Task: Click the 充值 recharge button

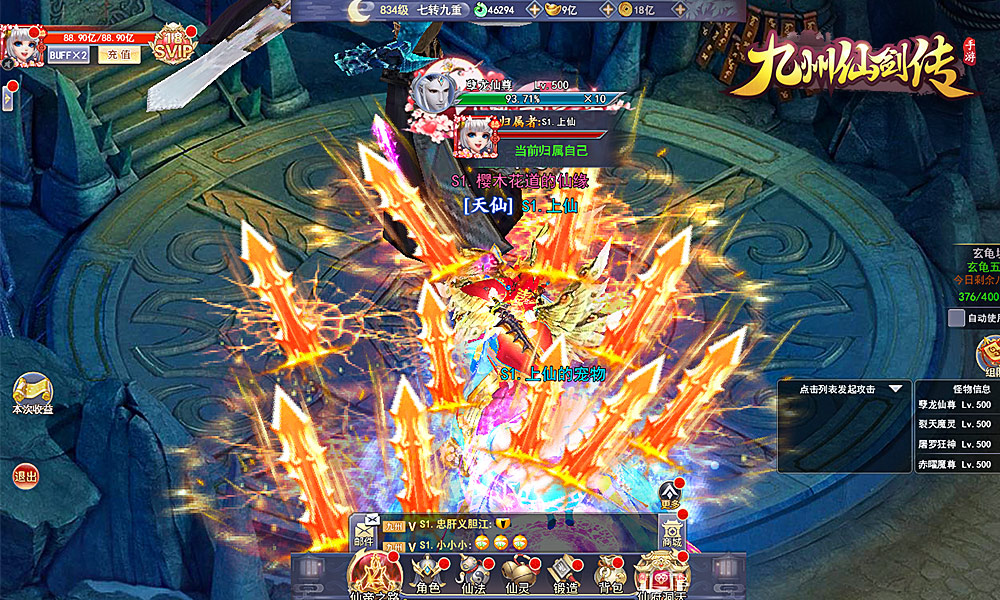Action: tap(119, 55)
